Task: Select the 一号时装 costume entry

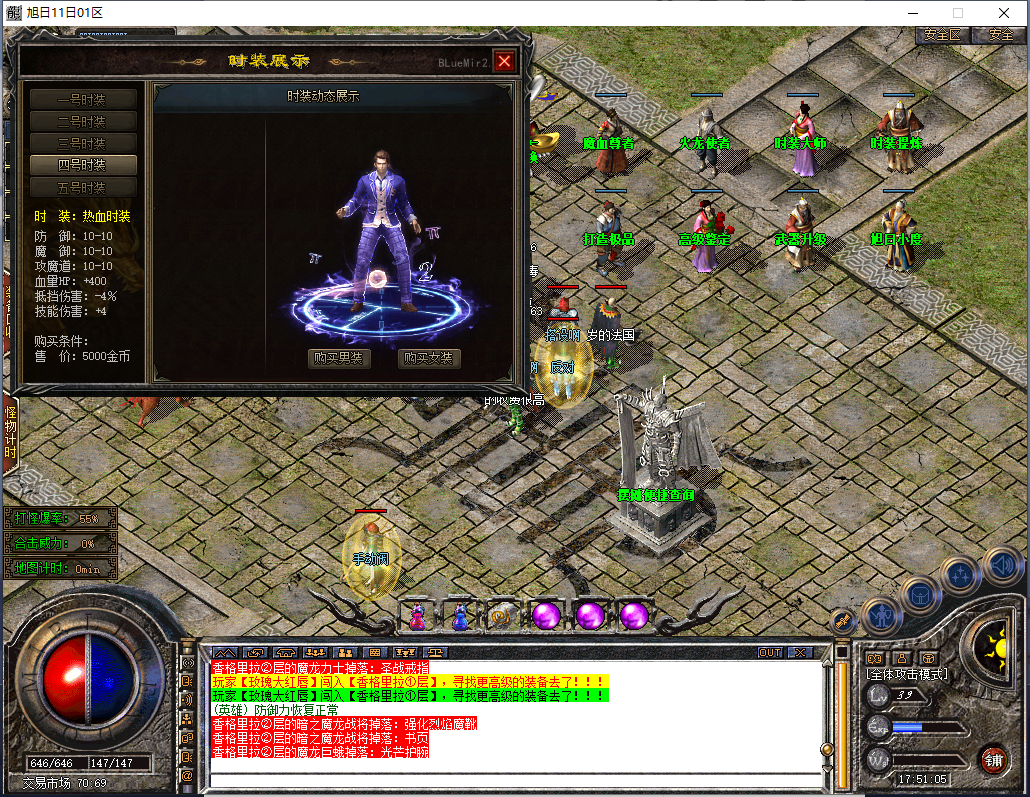Action: click(82, 99)
